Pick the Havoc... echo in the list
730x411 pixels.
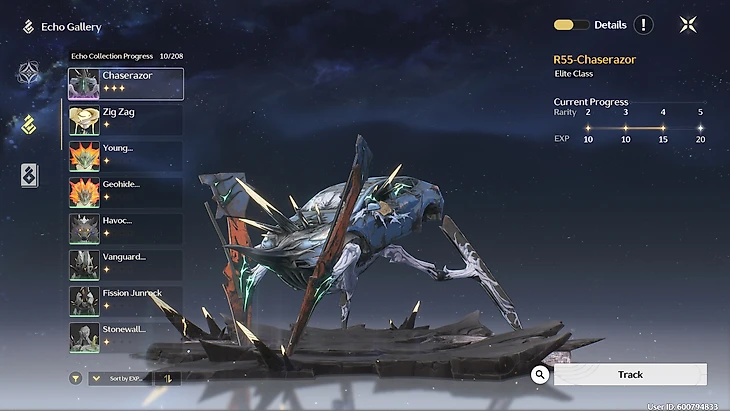coord(125,228)
